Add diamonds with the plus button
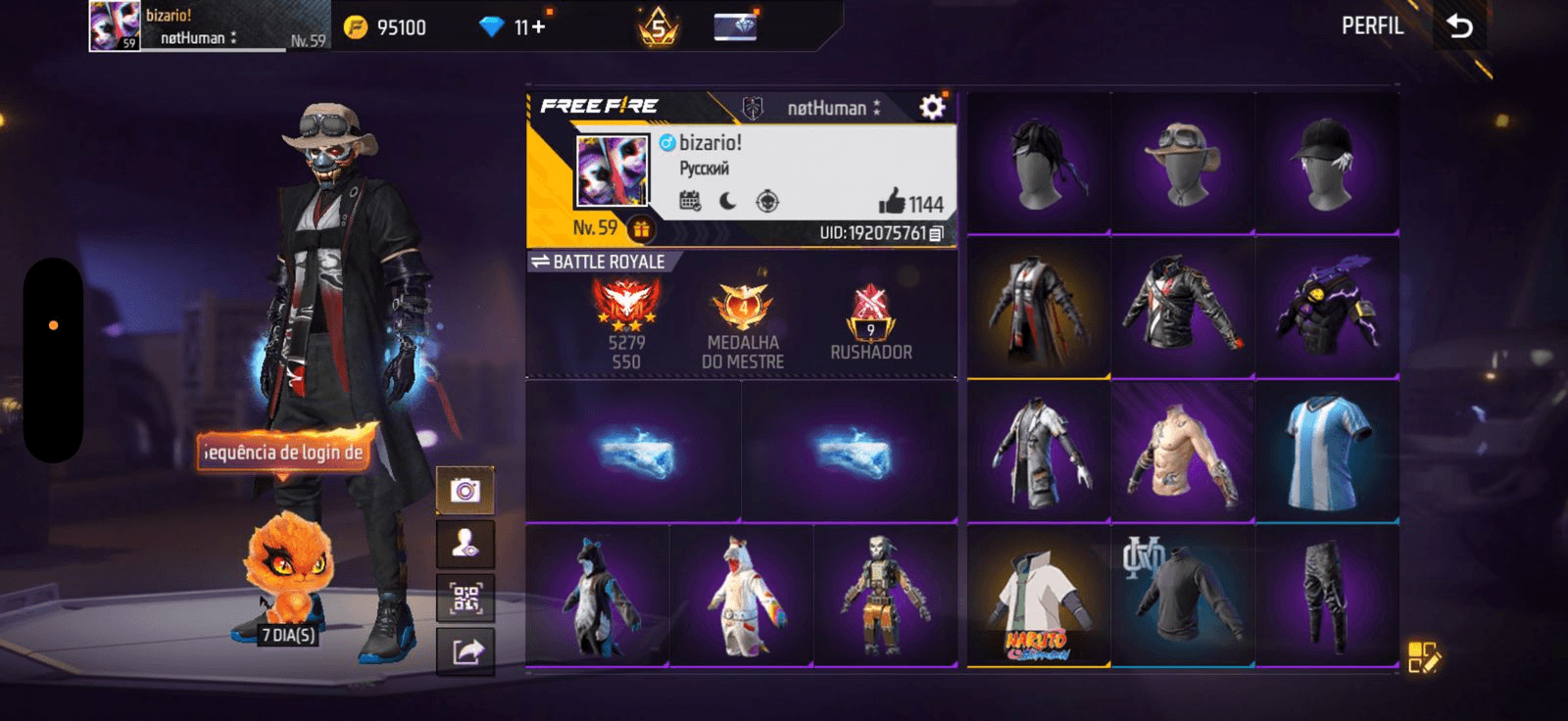This screenshot has width=1568, height=721. click(538, 27)
